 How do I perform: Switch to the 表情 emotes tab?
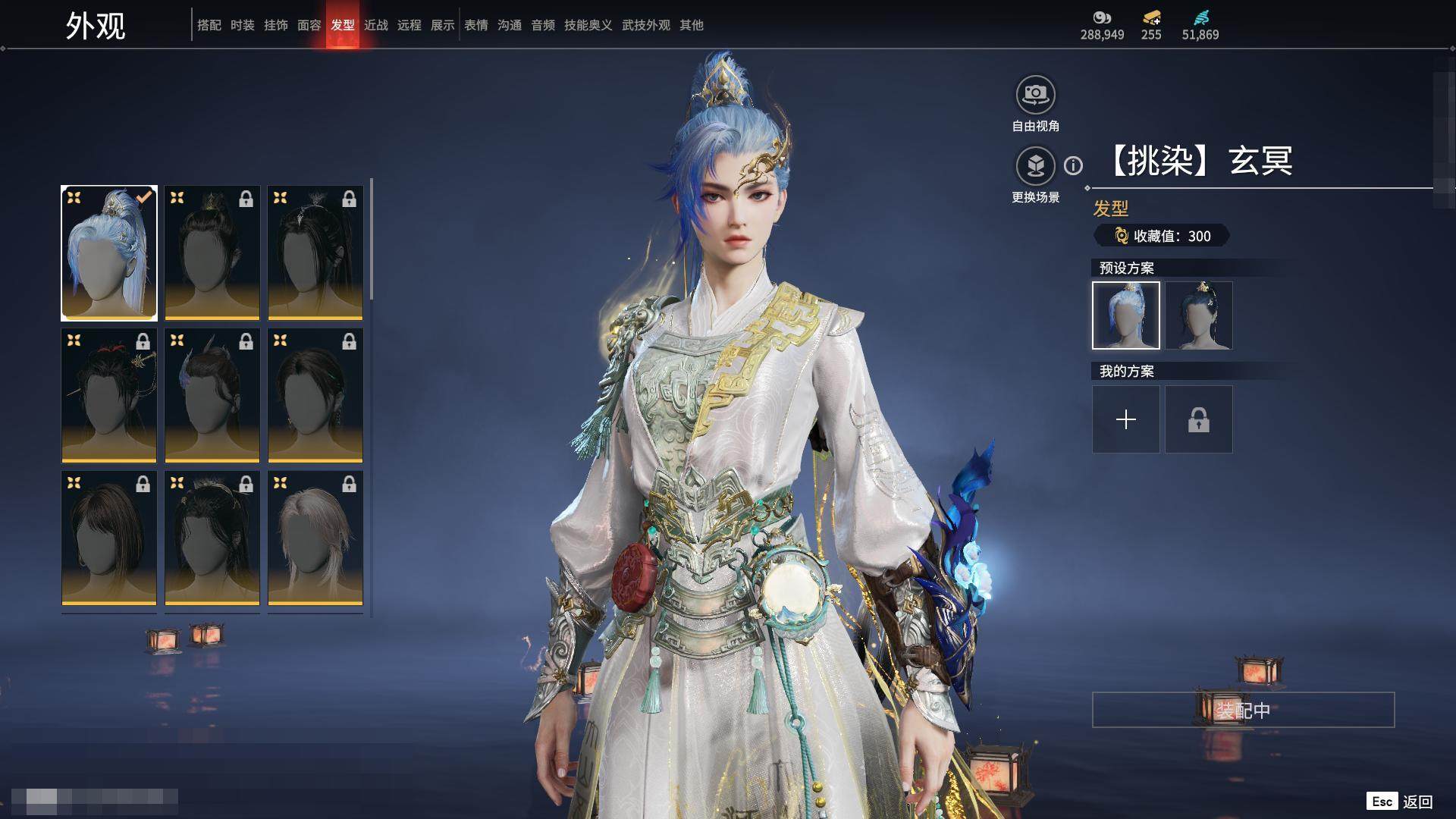[475, 25]
